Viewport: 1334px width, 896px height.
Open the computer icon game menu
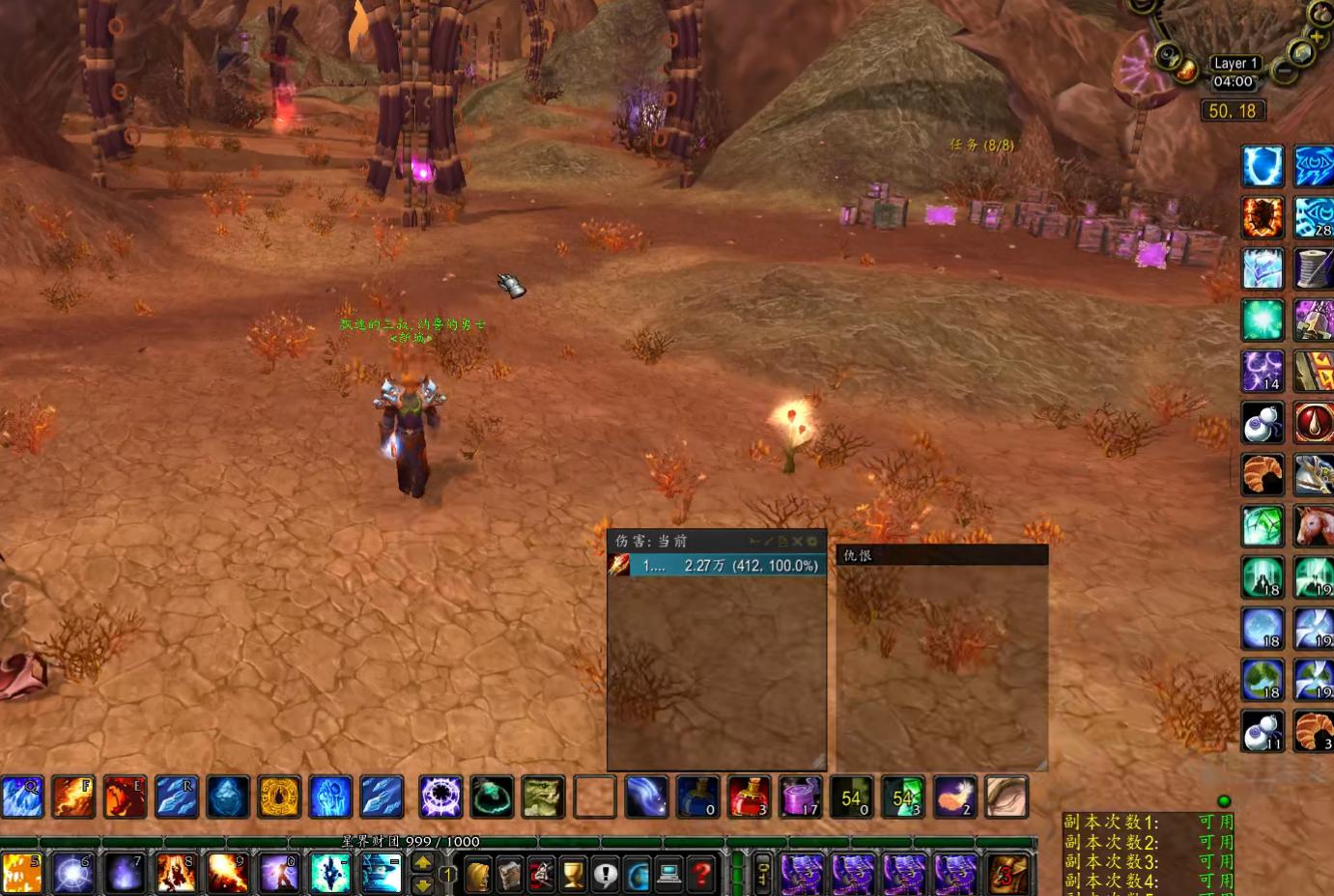(x=669, y=875)
